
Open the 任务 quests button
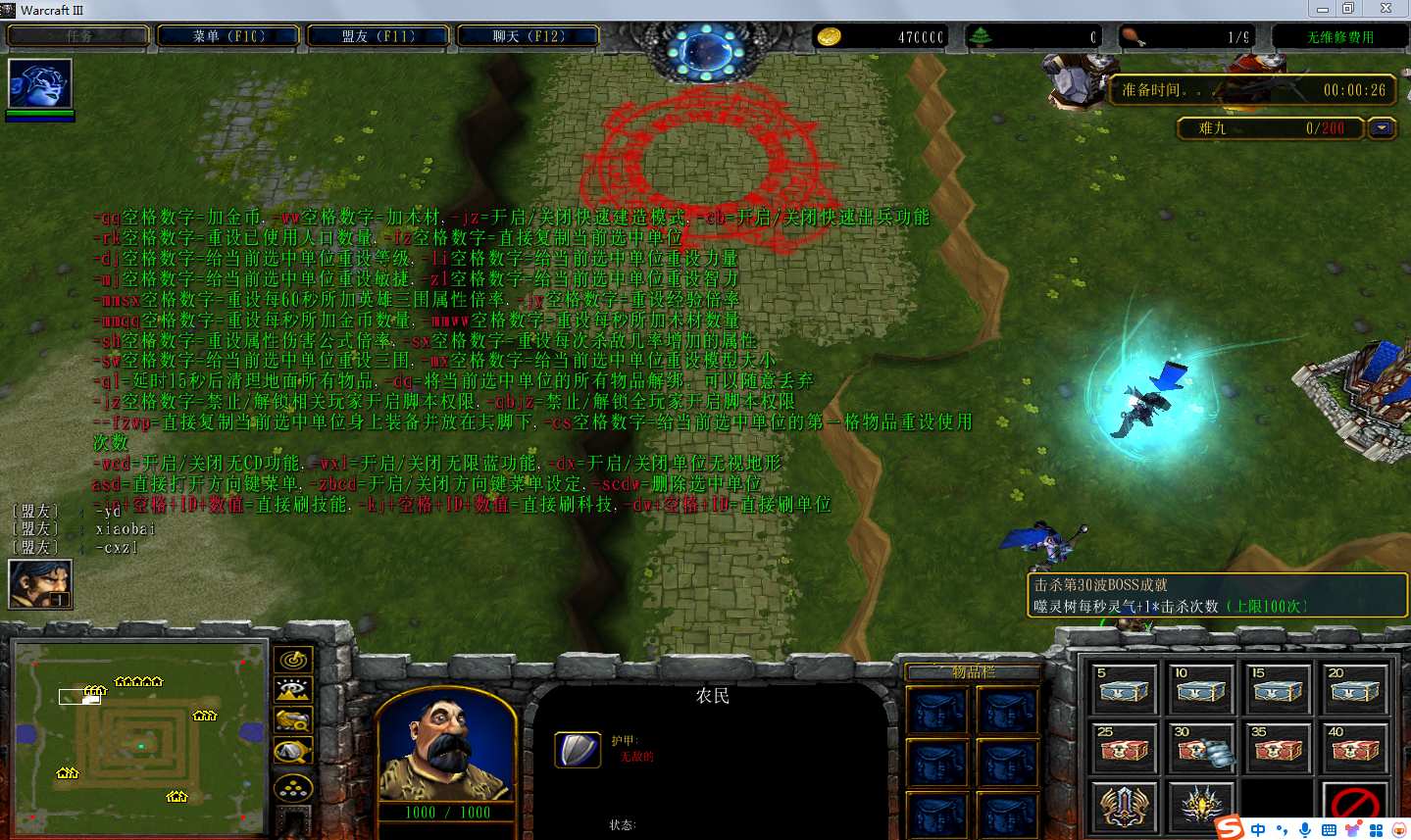[78, 36]
